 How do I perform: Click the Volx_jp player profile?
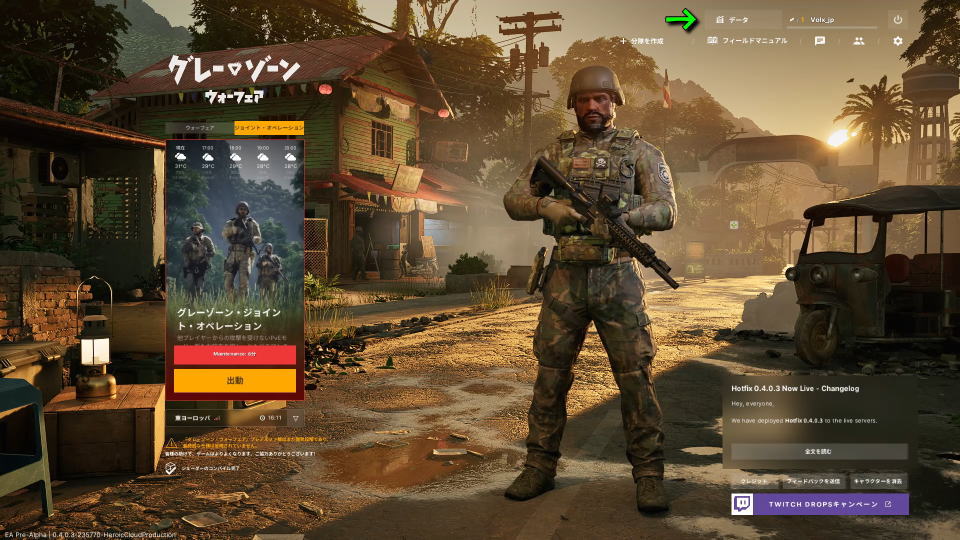tap(832, 19)
